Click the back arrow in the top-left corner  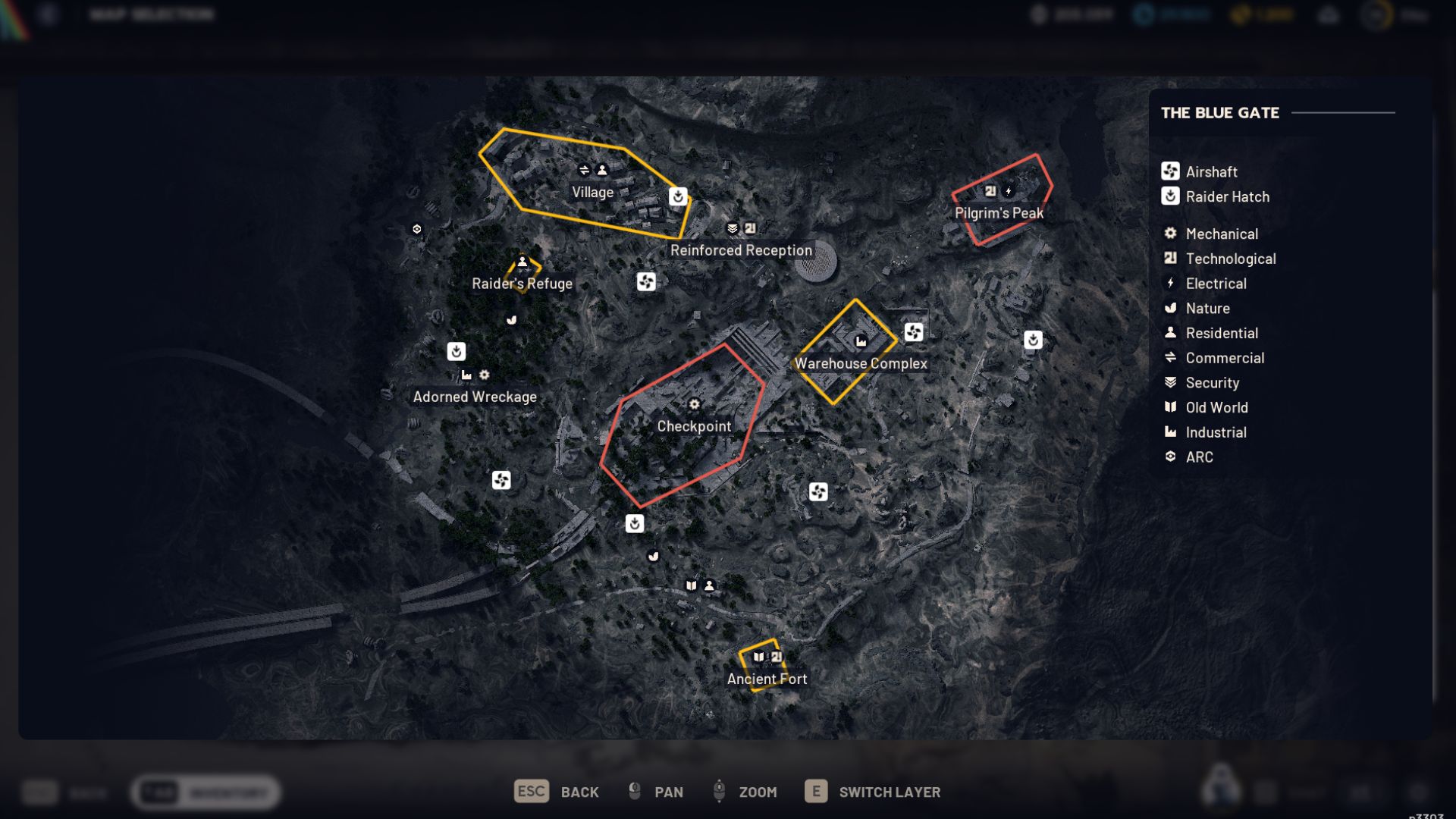click(x=49, y=14)
